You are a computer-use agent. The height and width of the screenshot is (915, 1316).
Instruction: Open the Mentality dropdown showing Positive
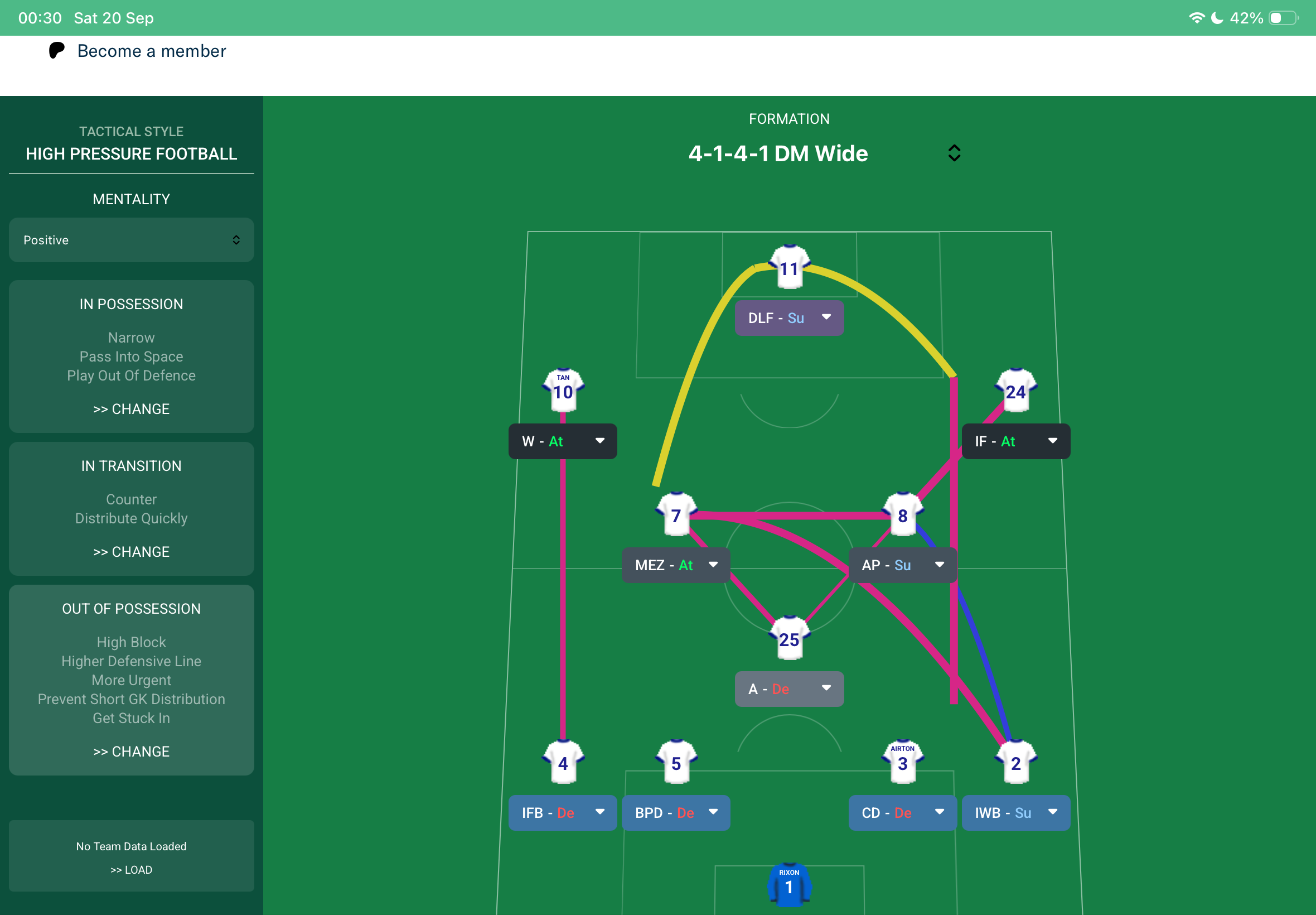pyautogui.click(x=131, y=240)
